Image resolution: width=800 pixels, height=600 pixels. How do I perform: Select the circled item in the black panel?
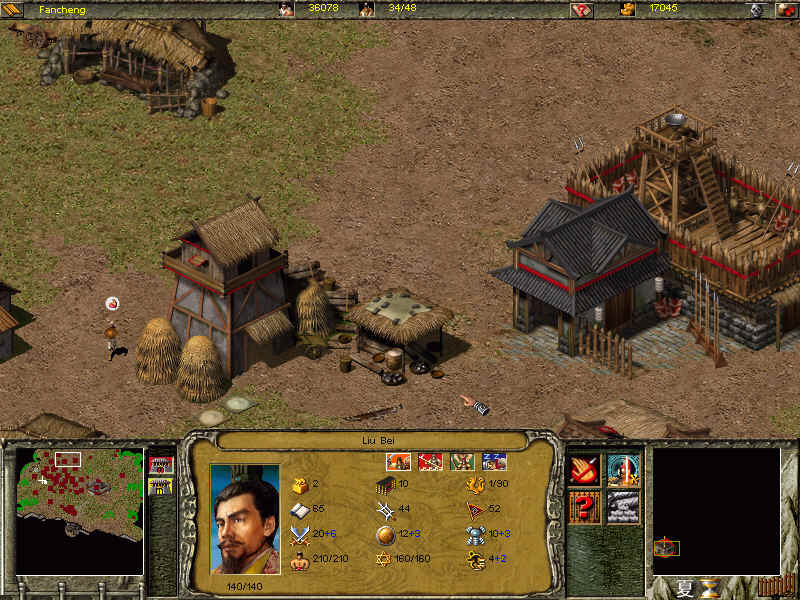(666, 547)
